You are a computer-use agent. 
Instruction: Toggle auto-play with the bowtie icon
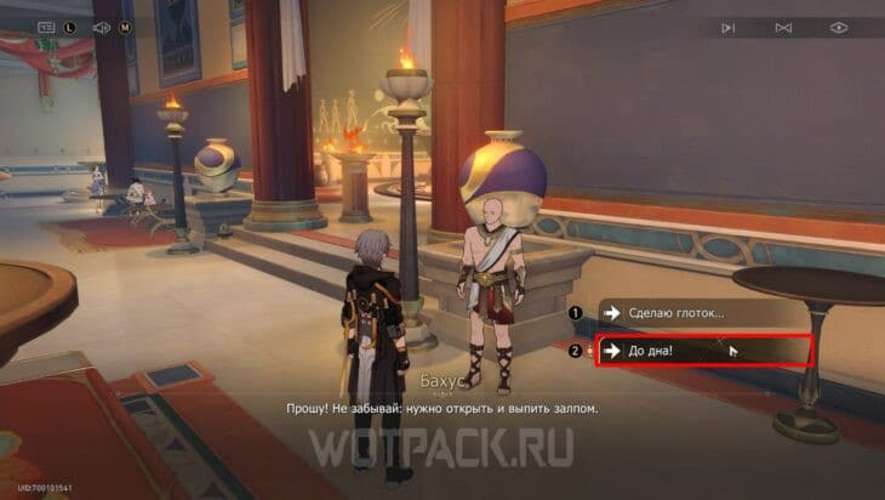(784, 28)
